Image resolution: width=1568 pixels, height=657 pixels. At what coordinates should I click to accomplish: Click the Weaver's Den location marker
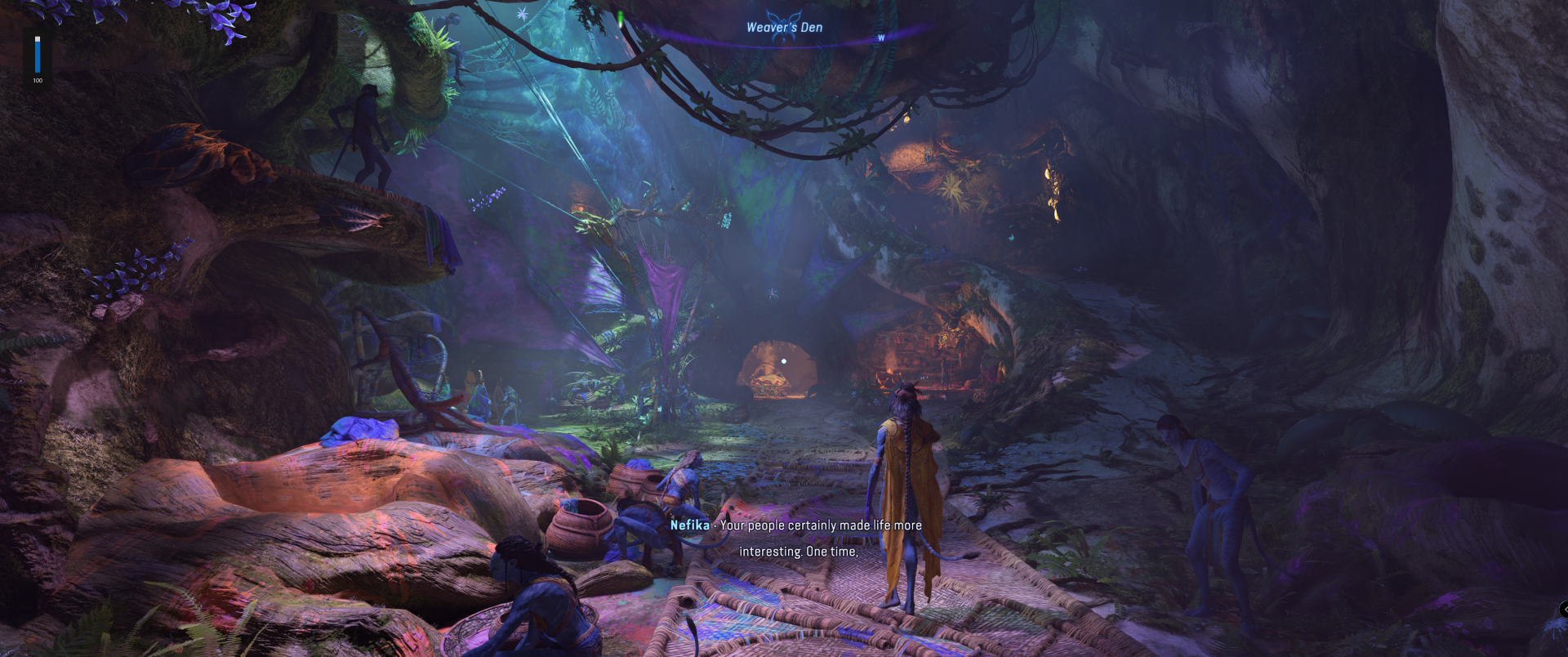point(784,27)
